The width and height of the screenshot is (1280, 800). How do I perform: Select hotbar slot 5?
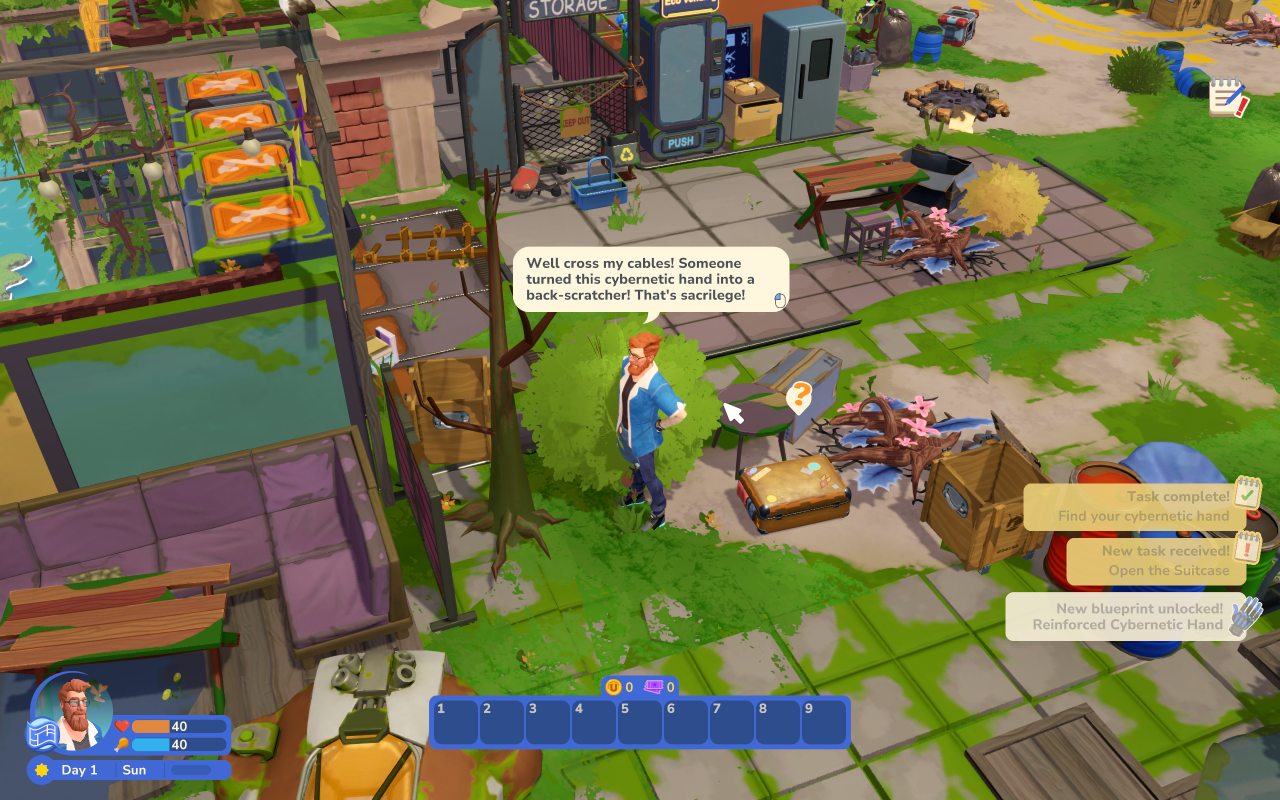(x=639, y=722)
